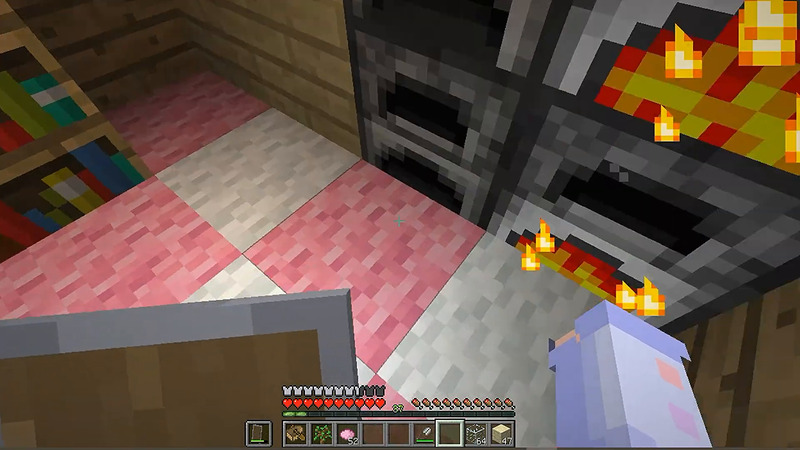800x450 pixels.
Task: Select the off-hand shield slot
Action: [x=257, y=433]
